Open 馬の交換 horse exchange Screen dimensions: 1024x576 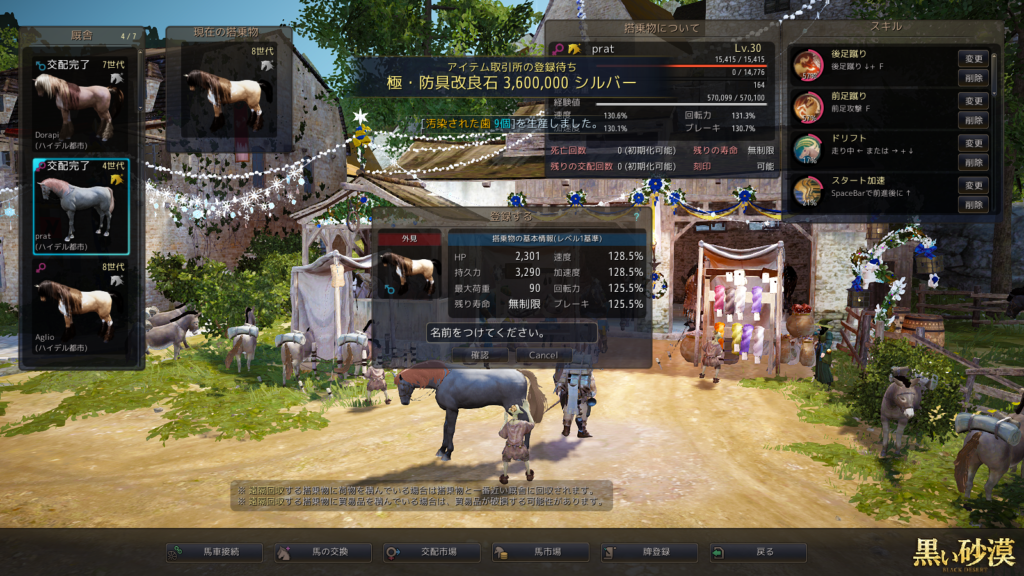[323, 552]
